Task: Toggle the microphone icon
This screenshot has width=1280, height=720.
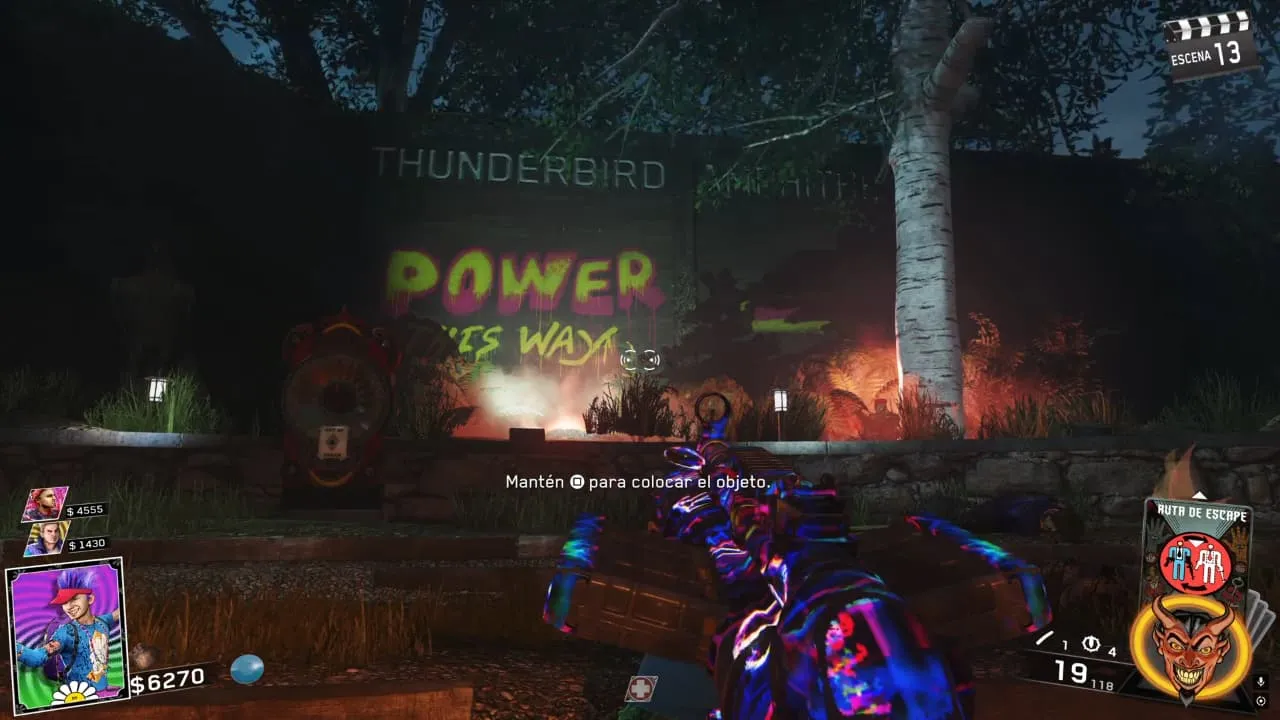Action: coord(1262,683)
